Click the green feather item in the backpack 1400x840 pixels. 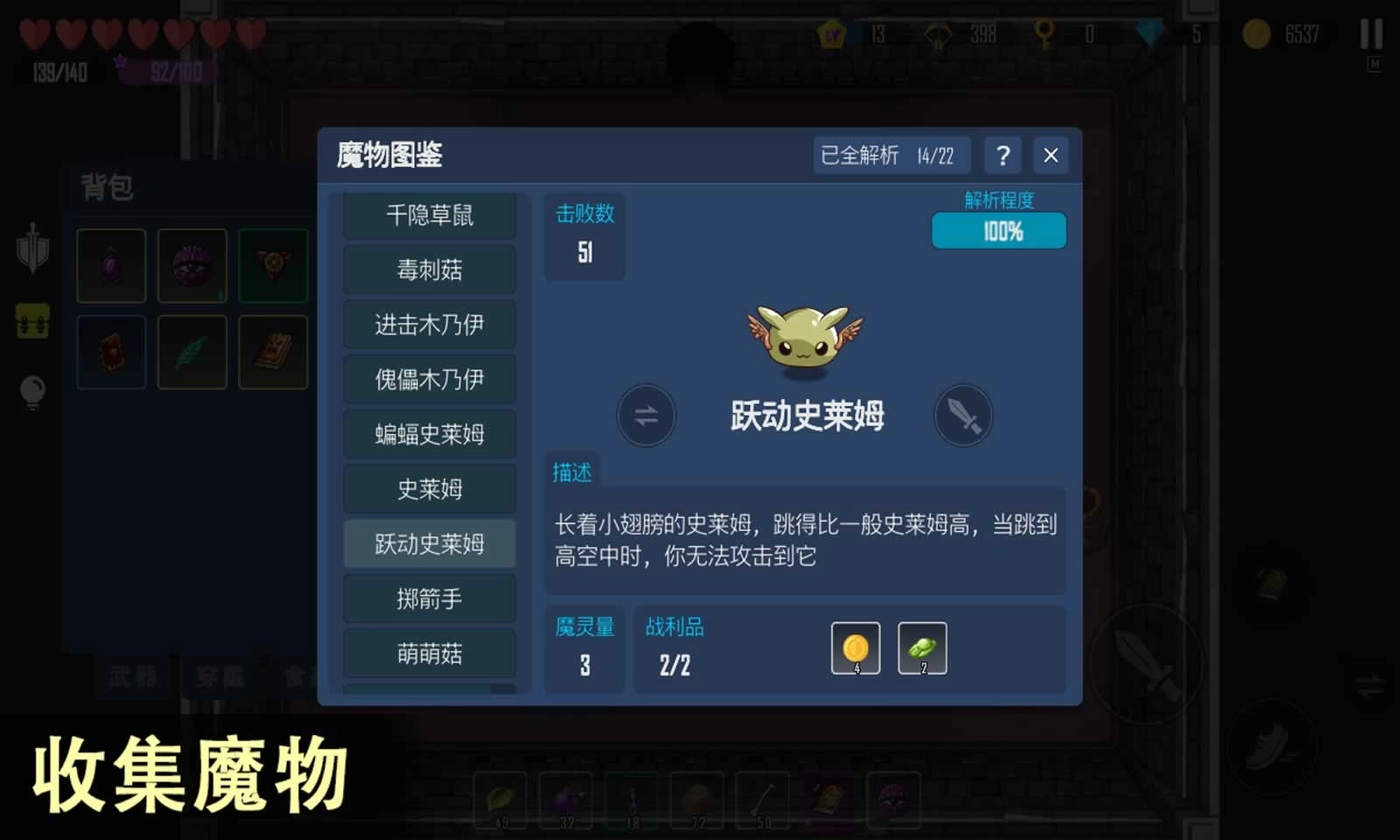192,352
